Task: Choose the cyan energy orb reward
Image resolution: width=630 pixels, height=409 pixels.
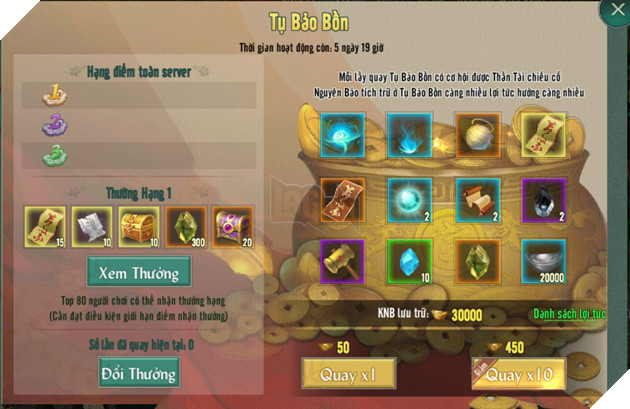Action: [408, 198]
